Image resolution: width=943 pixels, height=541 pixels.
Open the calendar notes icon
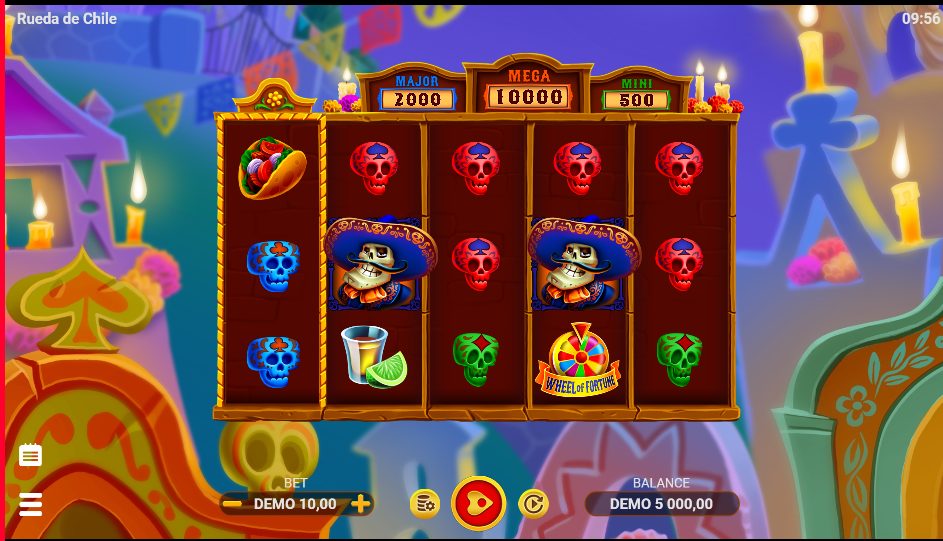coord(31,456)
